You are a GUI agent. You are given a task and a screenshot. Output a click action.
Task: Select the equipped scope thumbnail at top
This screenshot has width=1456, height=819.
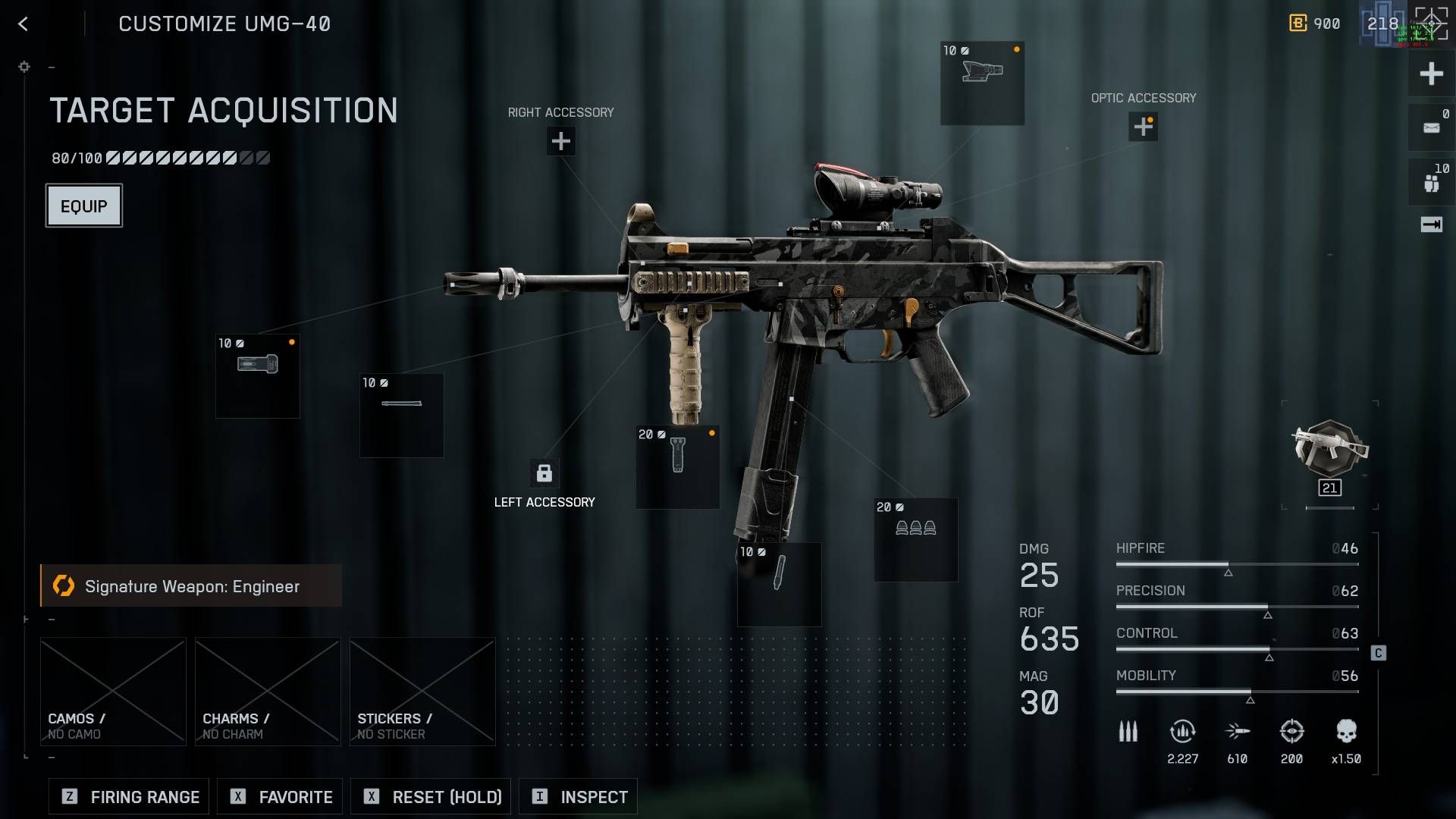coord(982,83)
